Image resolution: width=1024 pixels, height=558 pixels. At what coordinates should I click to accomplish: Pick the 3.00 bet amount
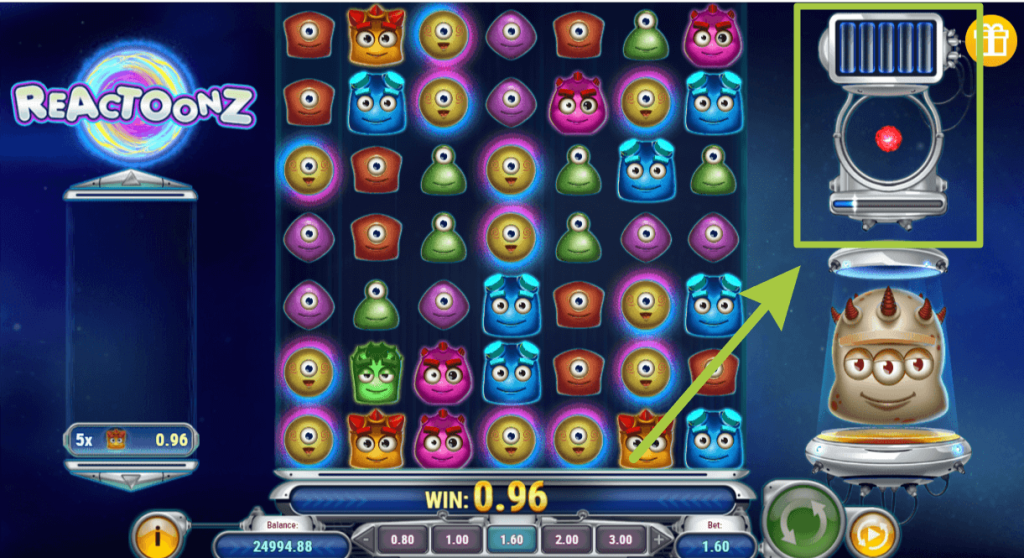(x=620, y=537)
